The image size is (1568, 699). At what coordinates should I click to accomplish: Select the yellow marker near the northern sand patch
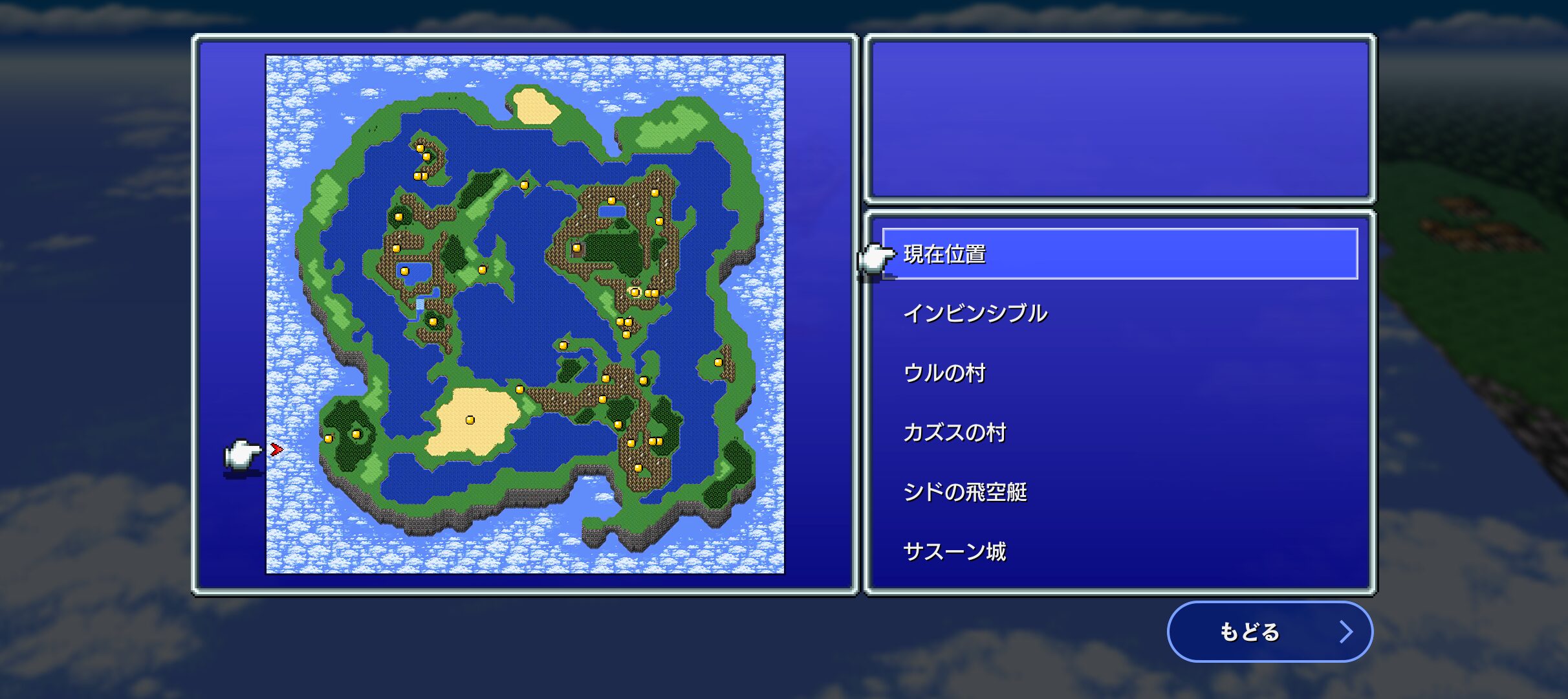(524, 184)
